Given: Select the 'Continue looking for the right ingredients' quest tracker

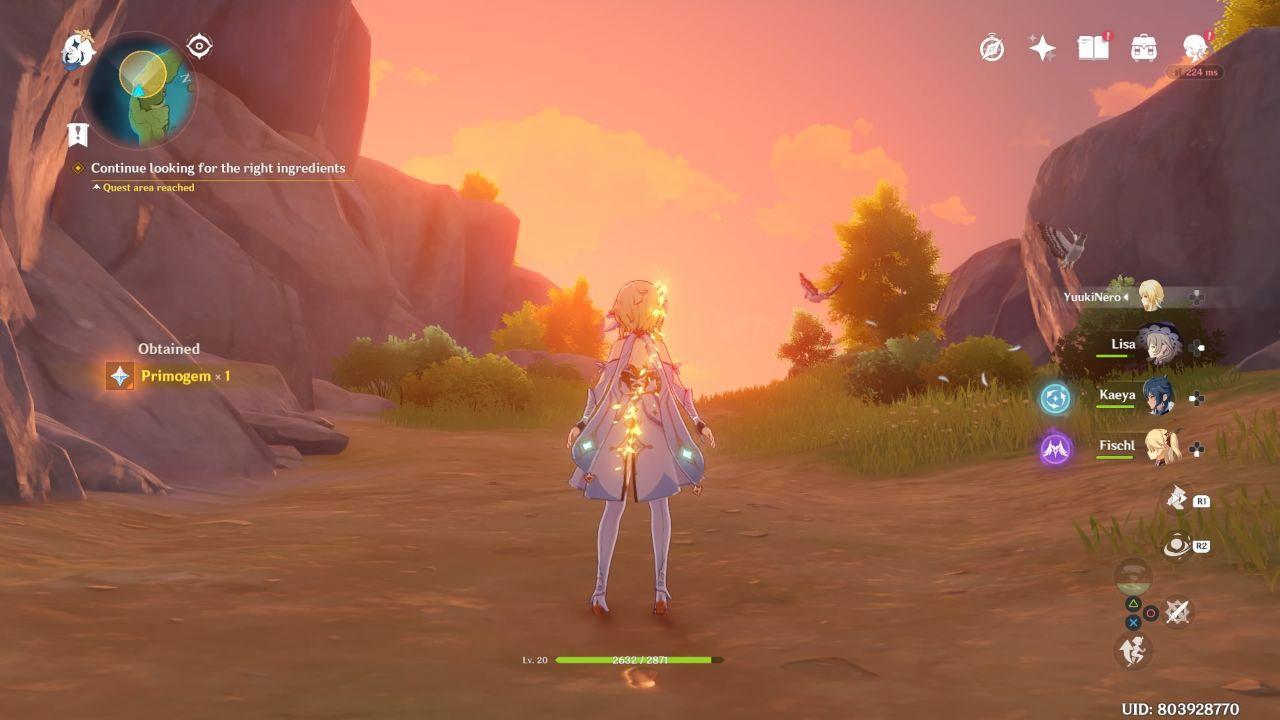Looking at the screenshot, I should (217, 168).
